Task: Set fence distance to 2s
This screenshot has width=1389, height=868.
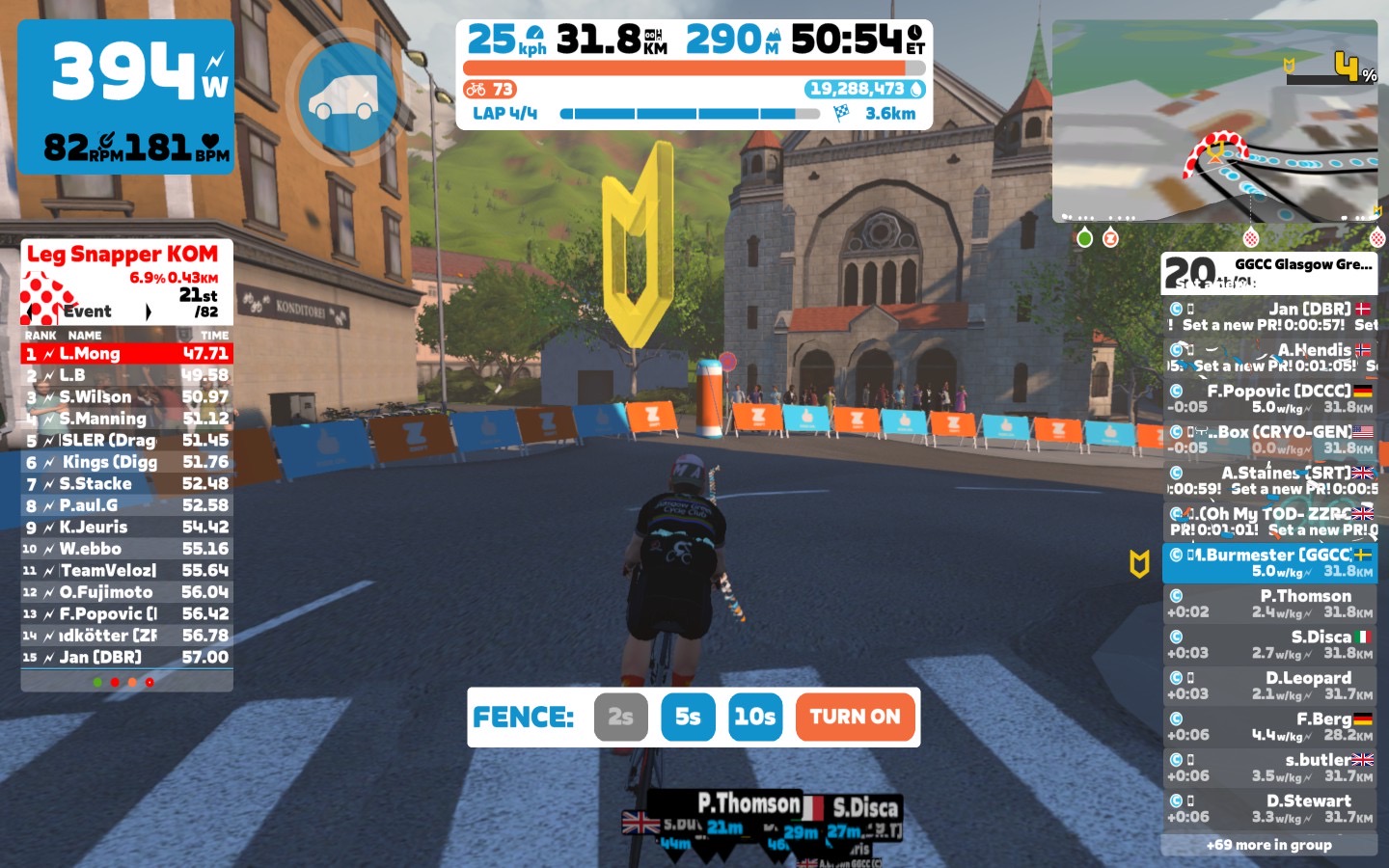Action: tap(620, 717)
